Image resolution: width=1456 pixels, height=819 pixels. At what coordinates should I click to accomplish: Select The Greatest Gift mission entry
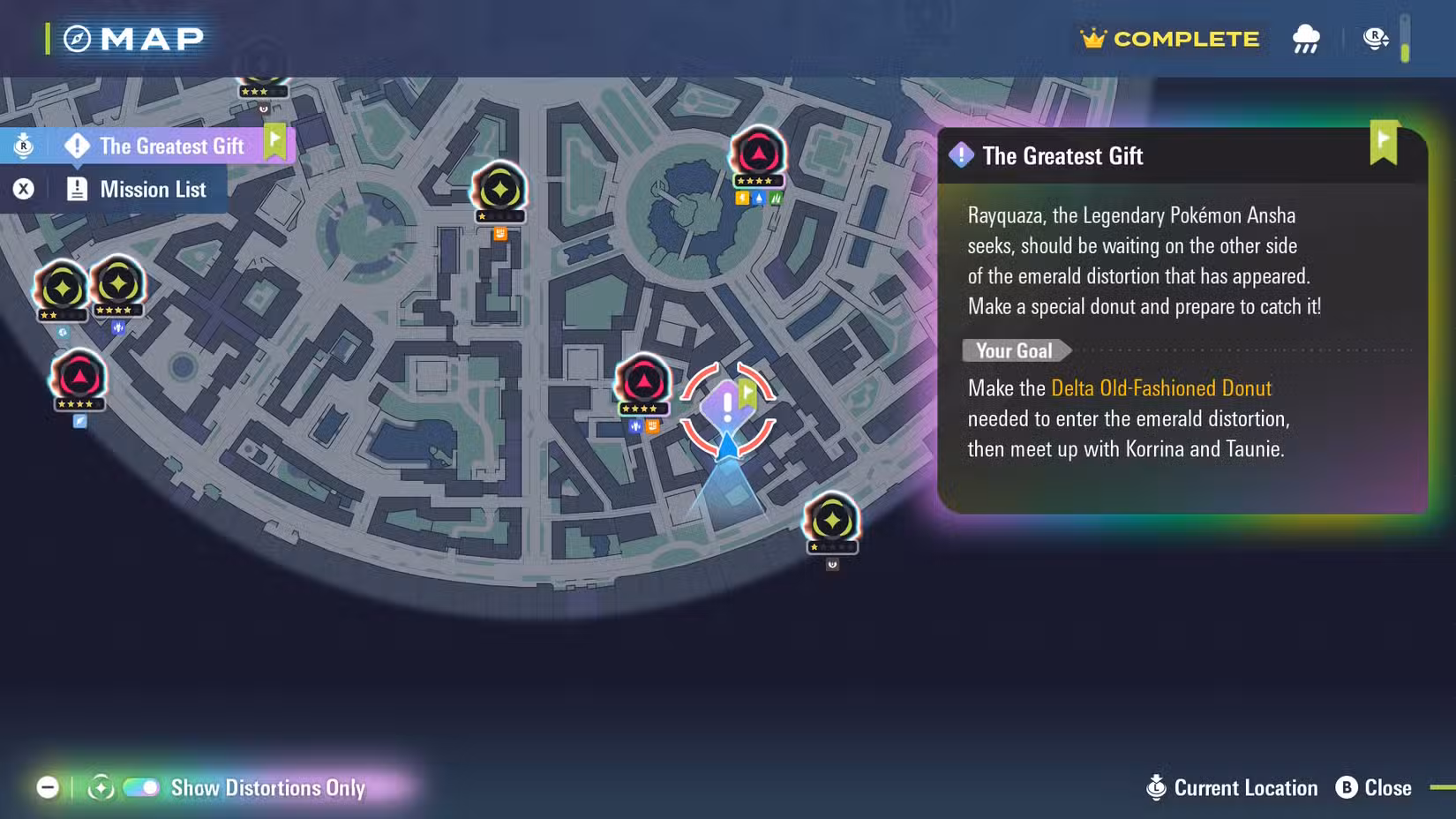(x=170, y=146)
